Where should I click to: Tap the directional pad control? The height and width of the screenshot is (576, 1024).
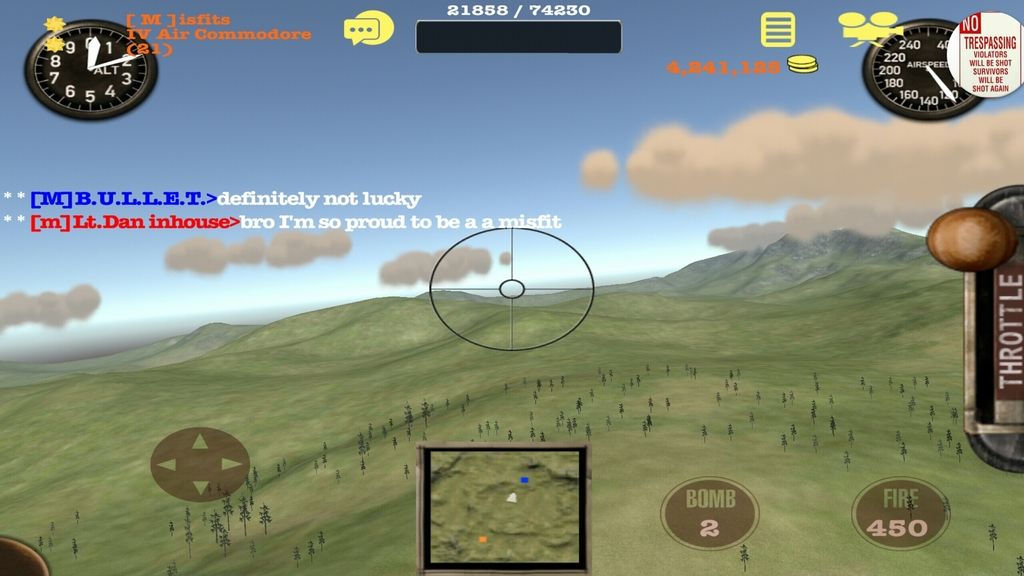(200, 464)
